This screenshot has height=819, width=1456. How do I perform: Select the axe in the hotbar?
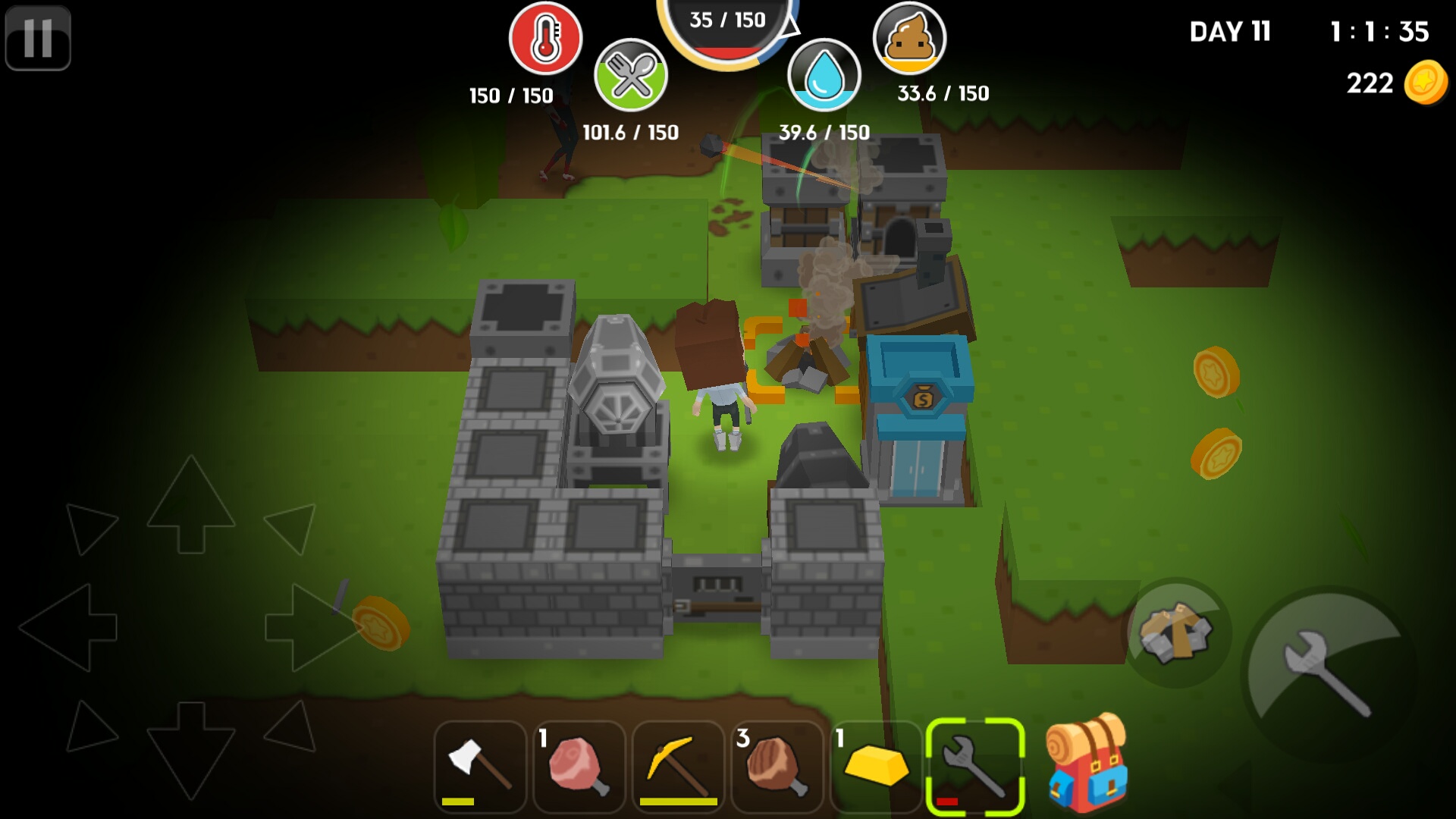tap(481, 766)
